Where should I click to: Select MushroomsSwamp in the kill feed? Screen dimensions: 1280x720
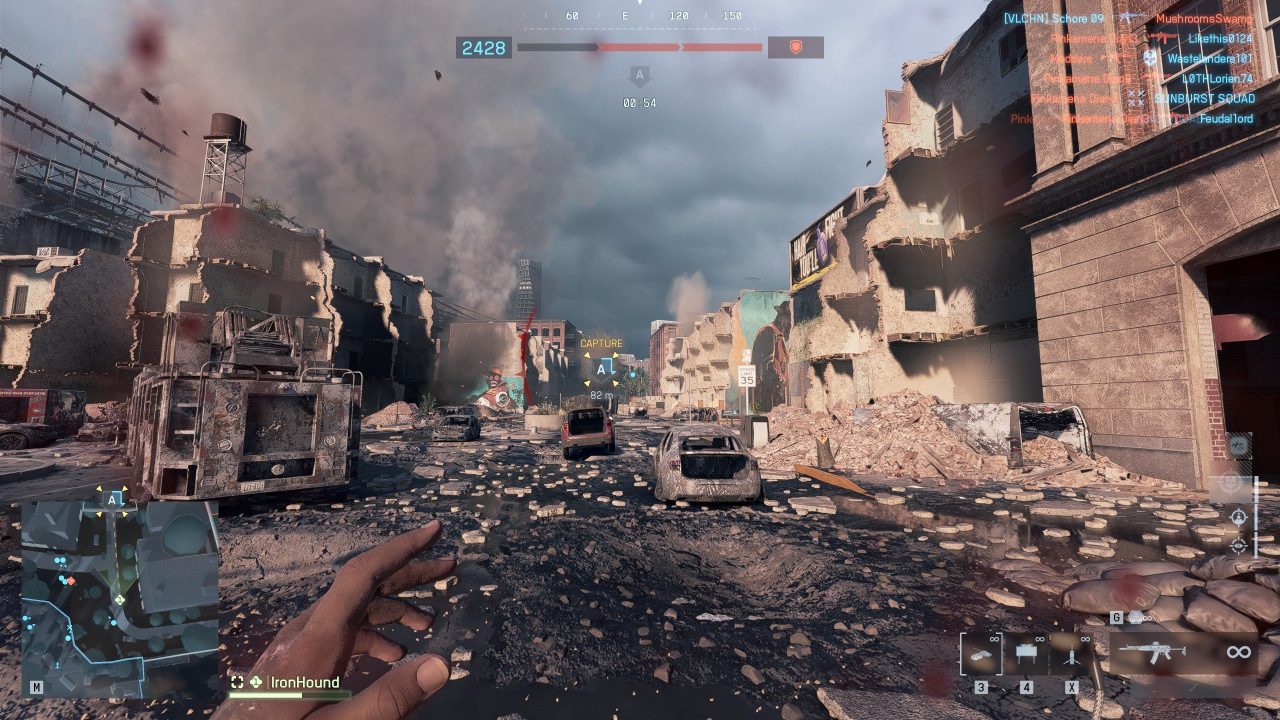(x=1203, y=18)
